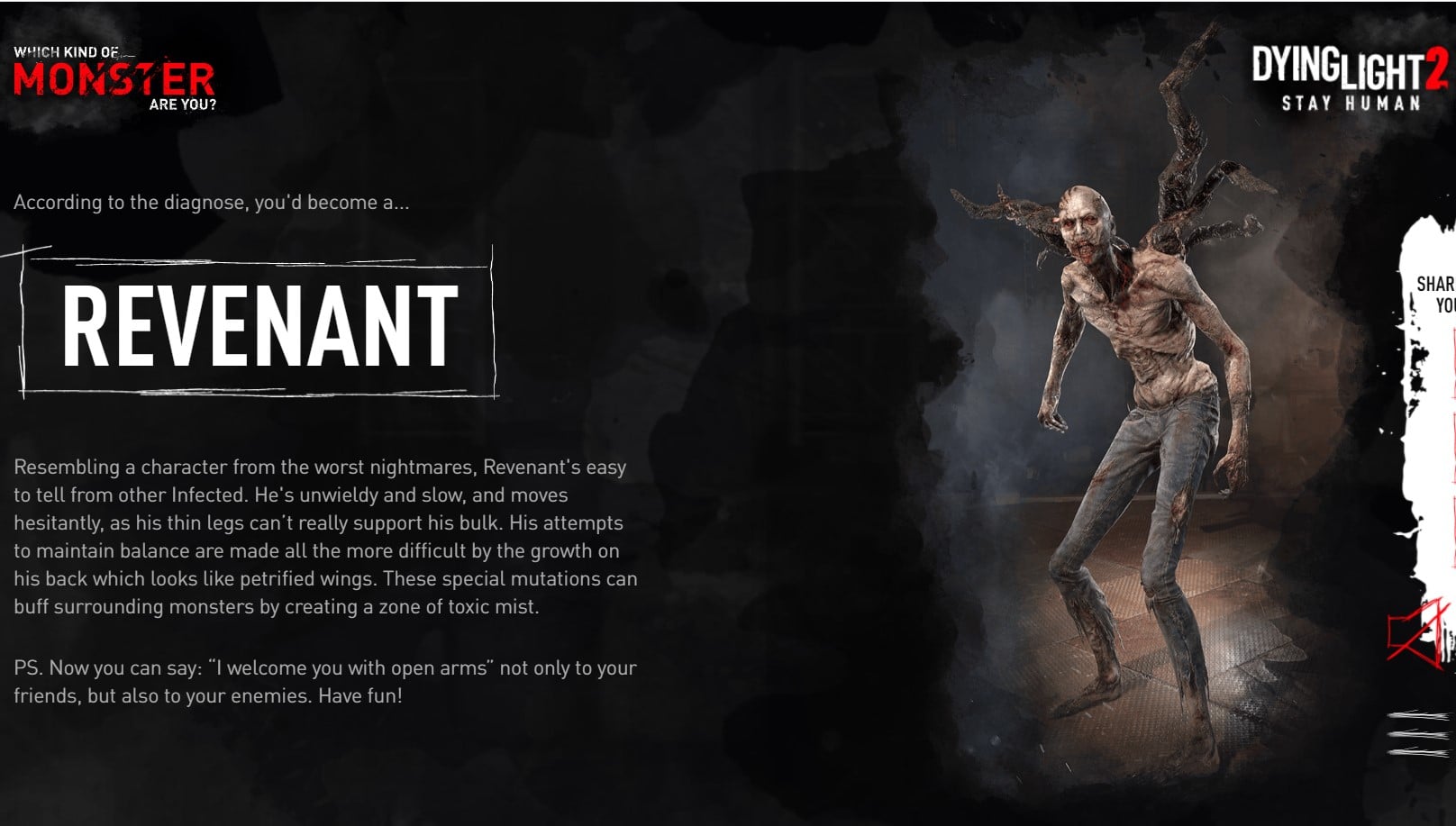Open the "Which Kind of Monster Are You?" quiz logo

pos(113,77)
